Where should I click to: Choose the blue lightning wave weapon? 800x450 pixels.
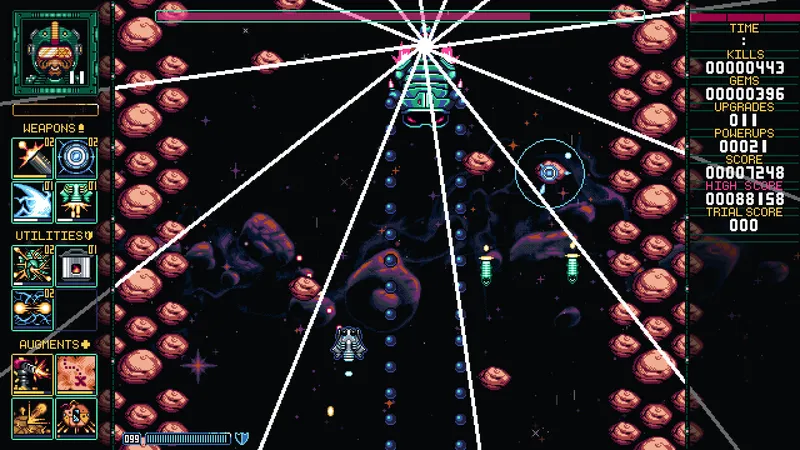(32, 200)
